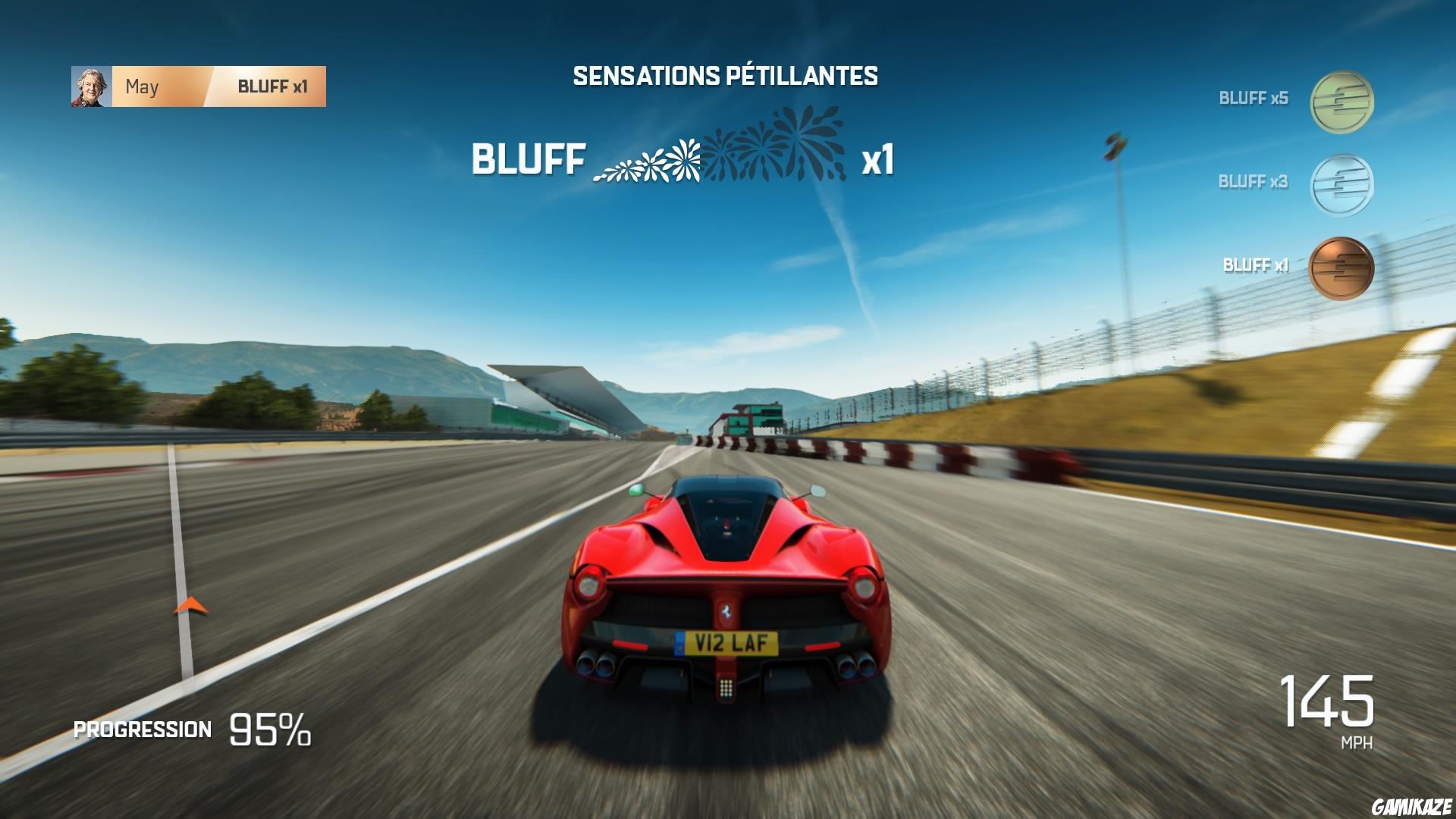Click the 95% progression value
The height and width of the screenshot is (819, 1456).
(269, 730)
